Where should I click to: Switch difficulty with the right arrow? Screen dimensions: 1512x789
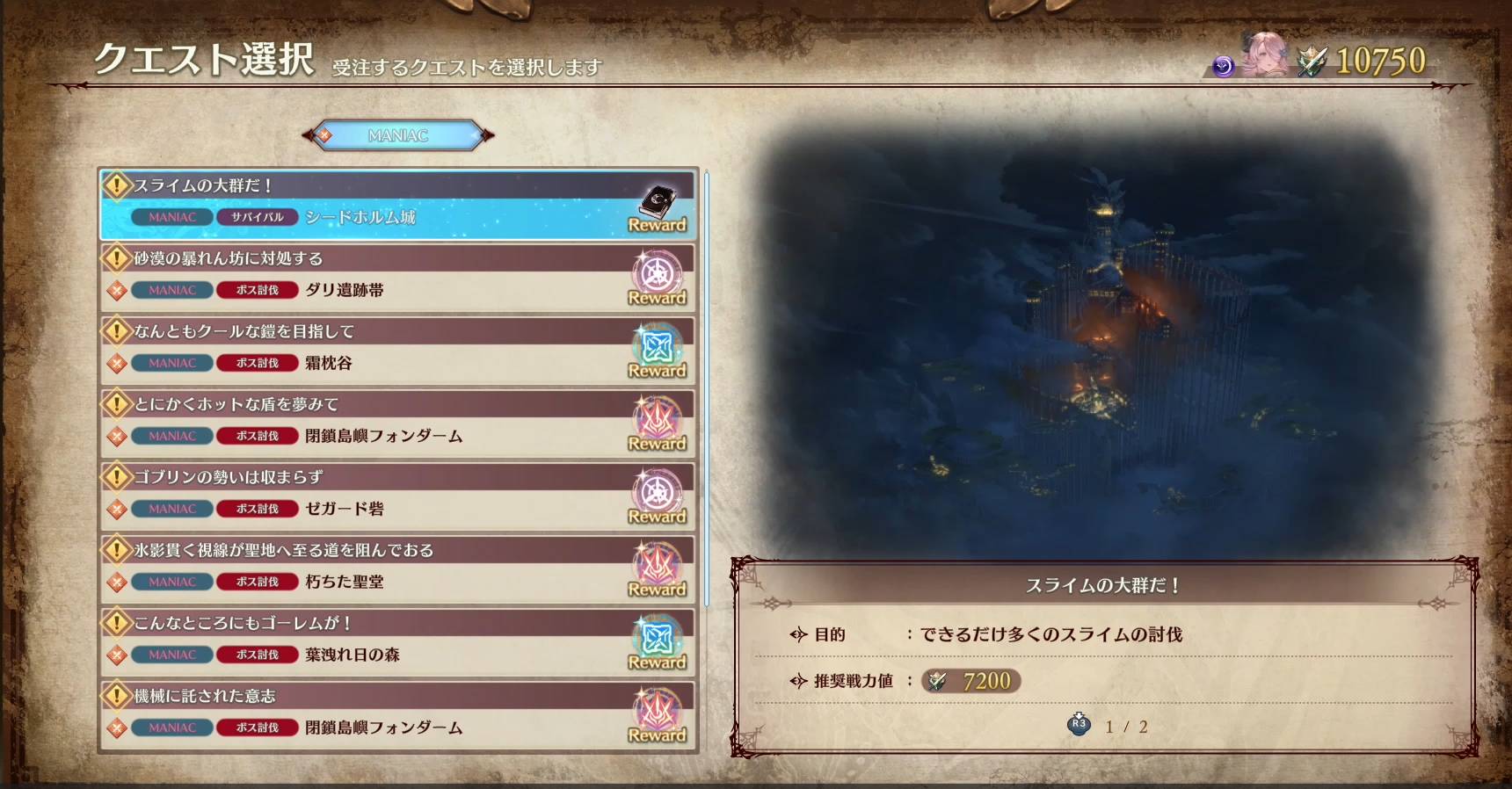pyautogui.click(x=487, y=135)
